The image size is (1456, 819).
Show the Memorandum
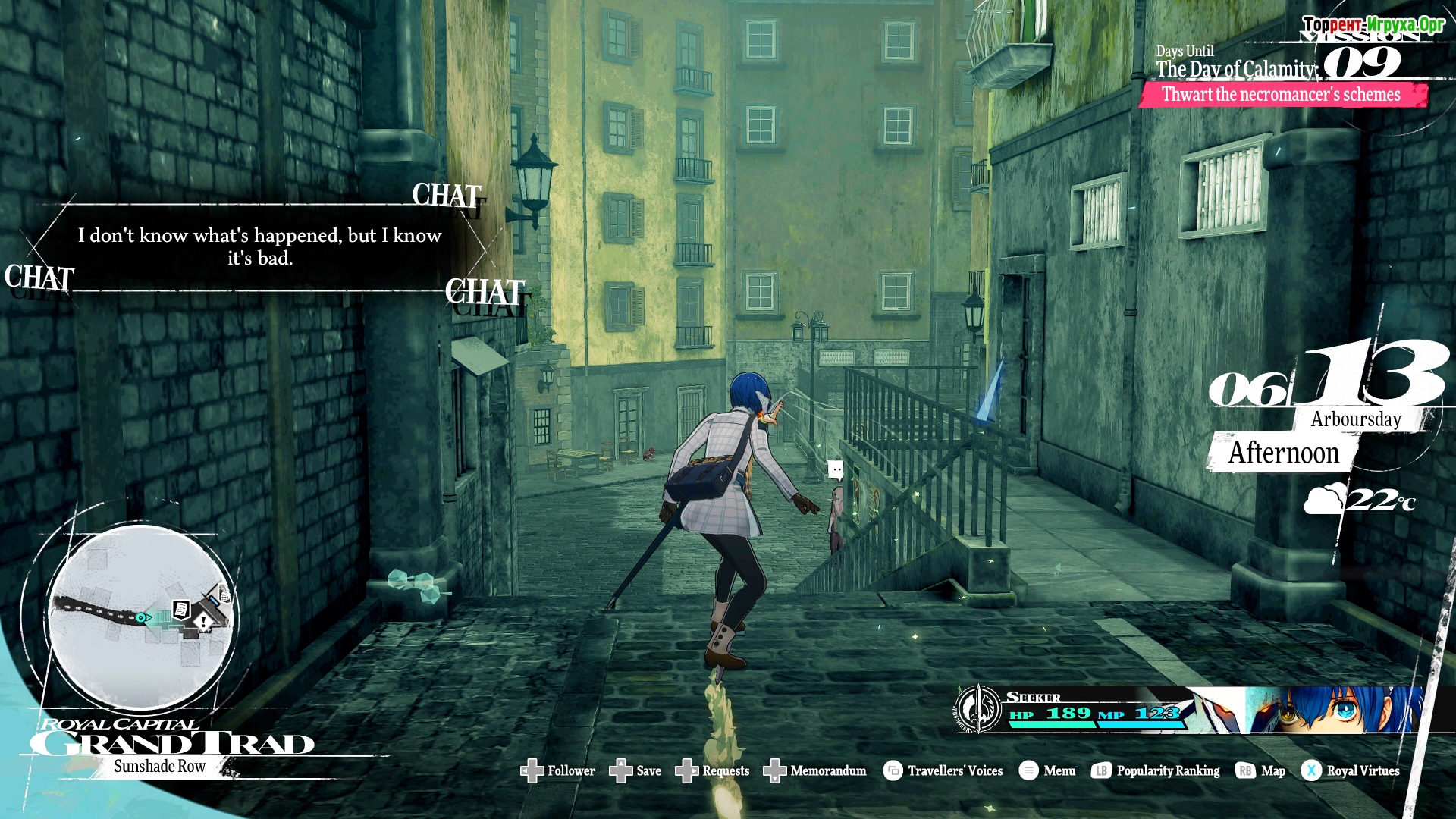click(814, 770)
